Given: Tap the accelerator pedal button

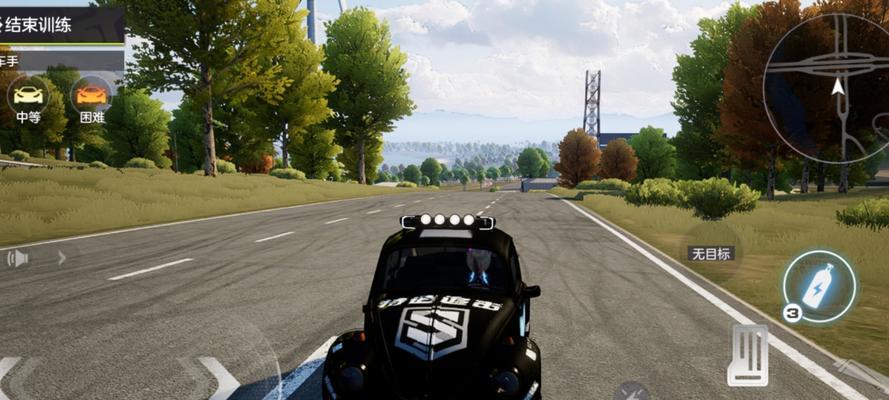Looking at the screenshot, I should click(x=747, y=355).
